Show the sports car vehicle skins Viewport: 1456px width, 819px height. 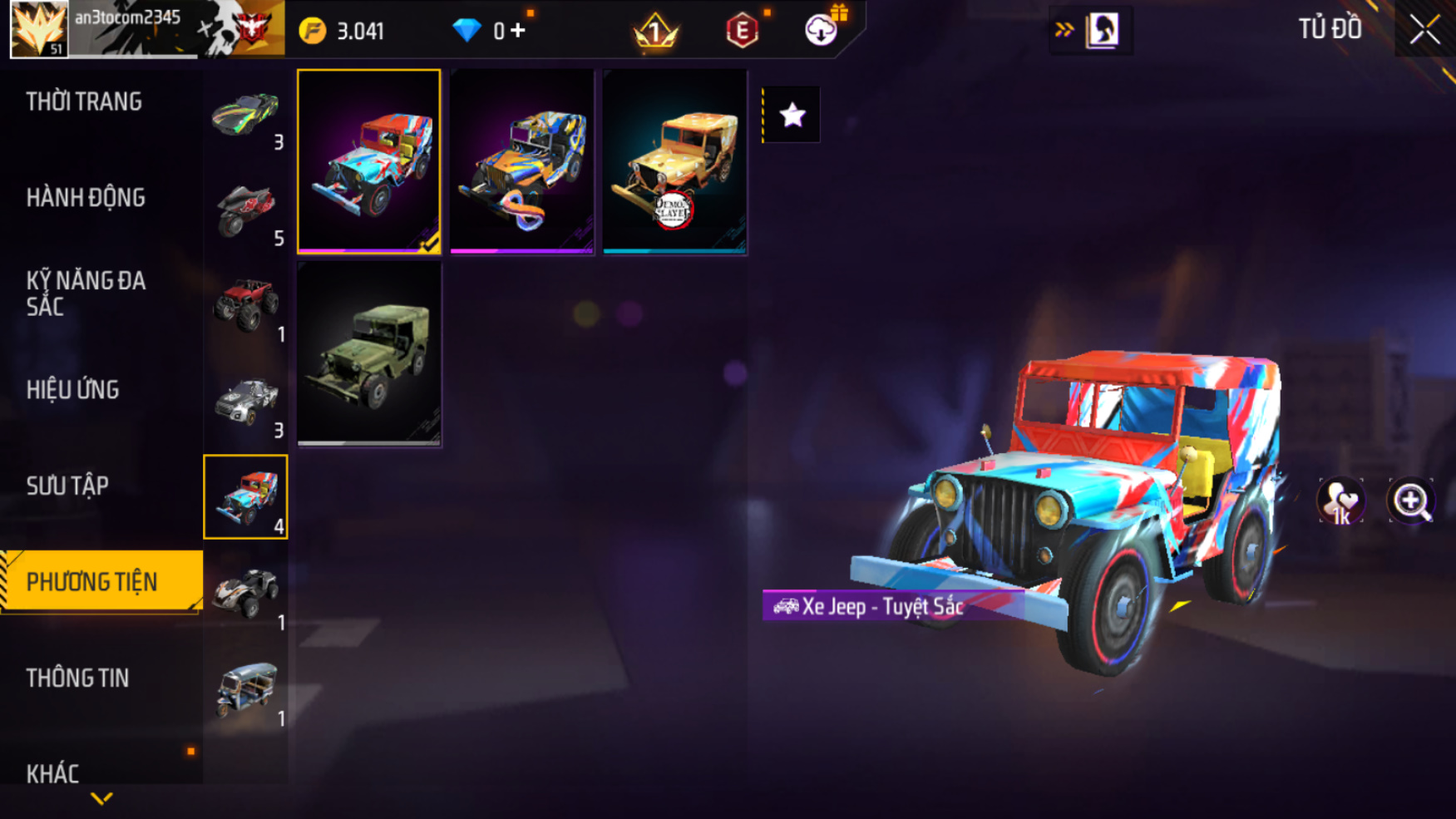pos(245,115)
